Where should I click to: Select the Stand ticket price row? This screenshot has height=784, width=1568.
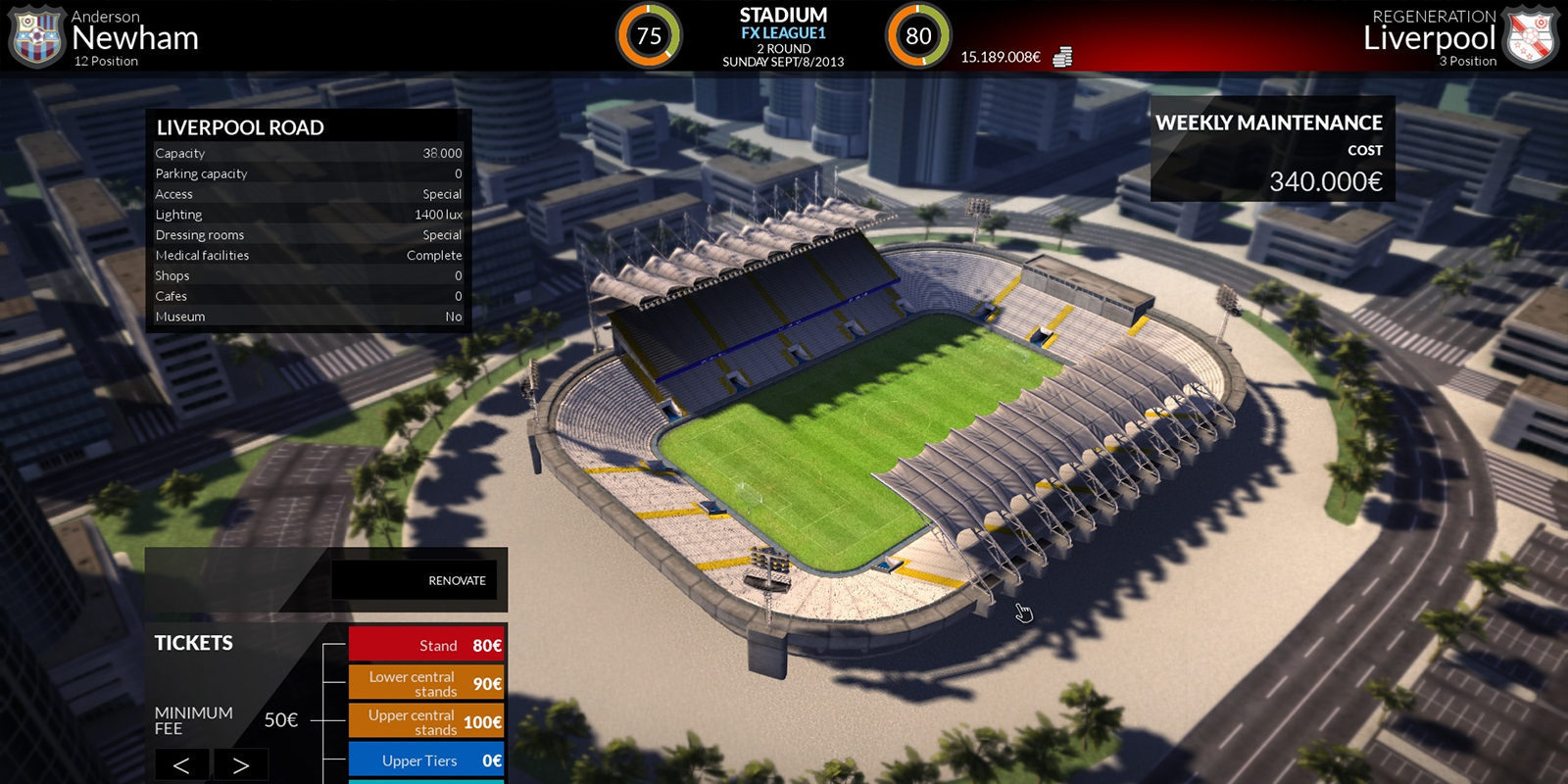426,645
